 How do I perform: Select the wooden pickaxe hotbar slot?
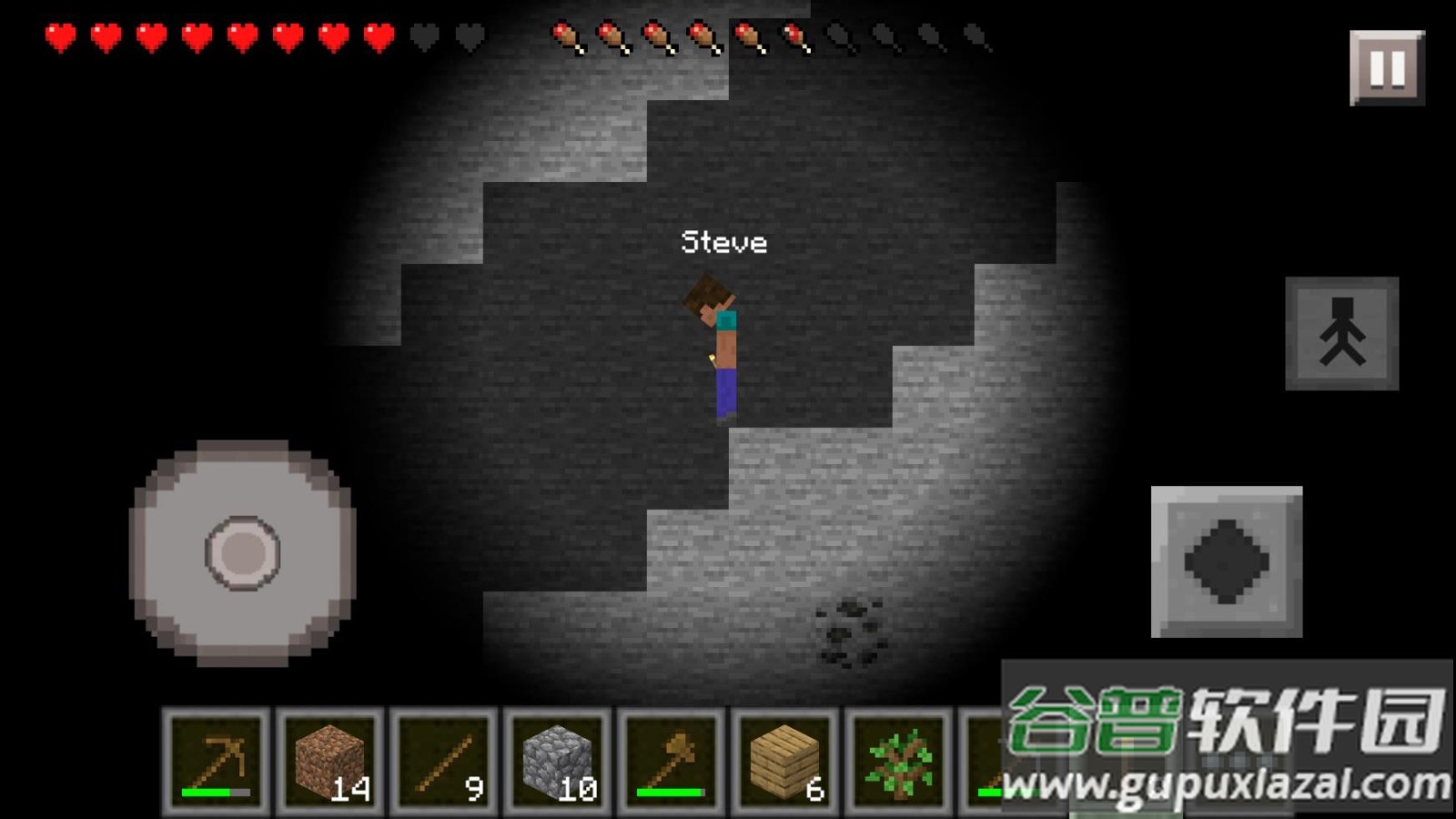[217, 761]
